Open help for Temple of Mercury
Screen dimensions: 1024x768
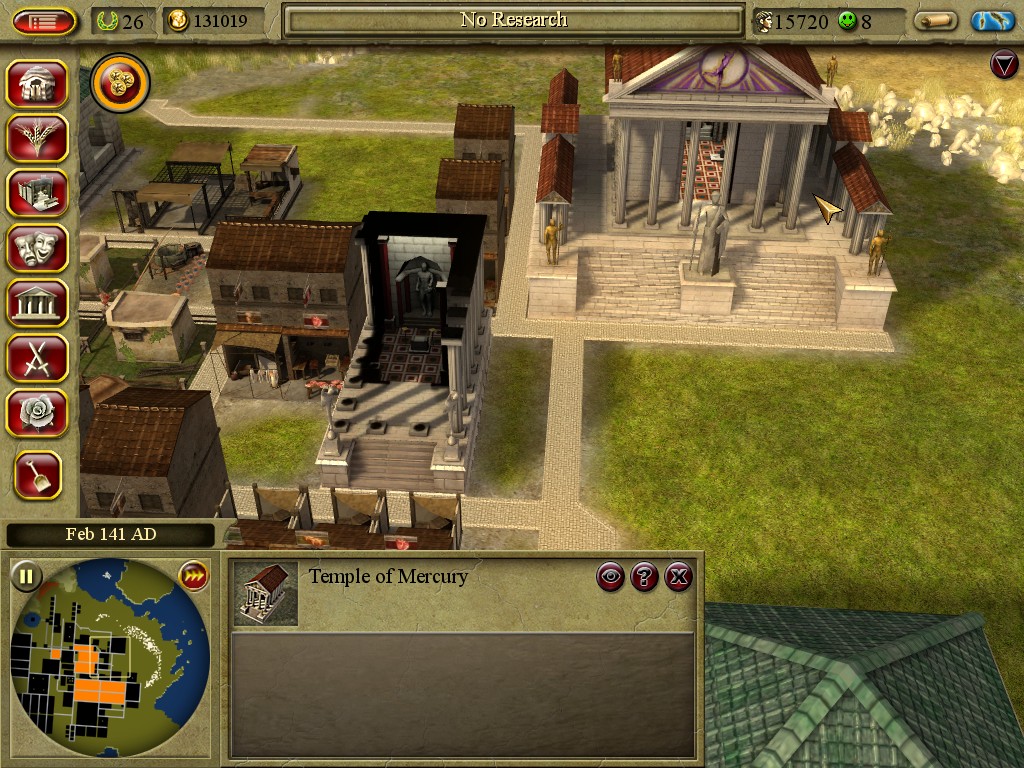click(645, 576)
